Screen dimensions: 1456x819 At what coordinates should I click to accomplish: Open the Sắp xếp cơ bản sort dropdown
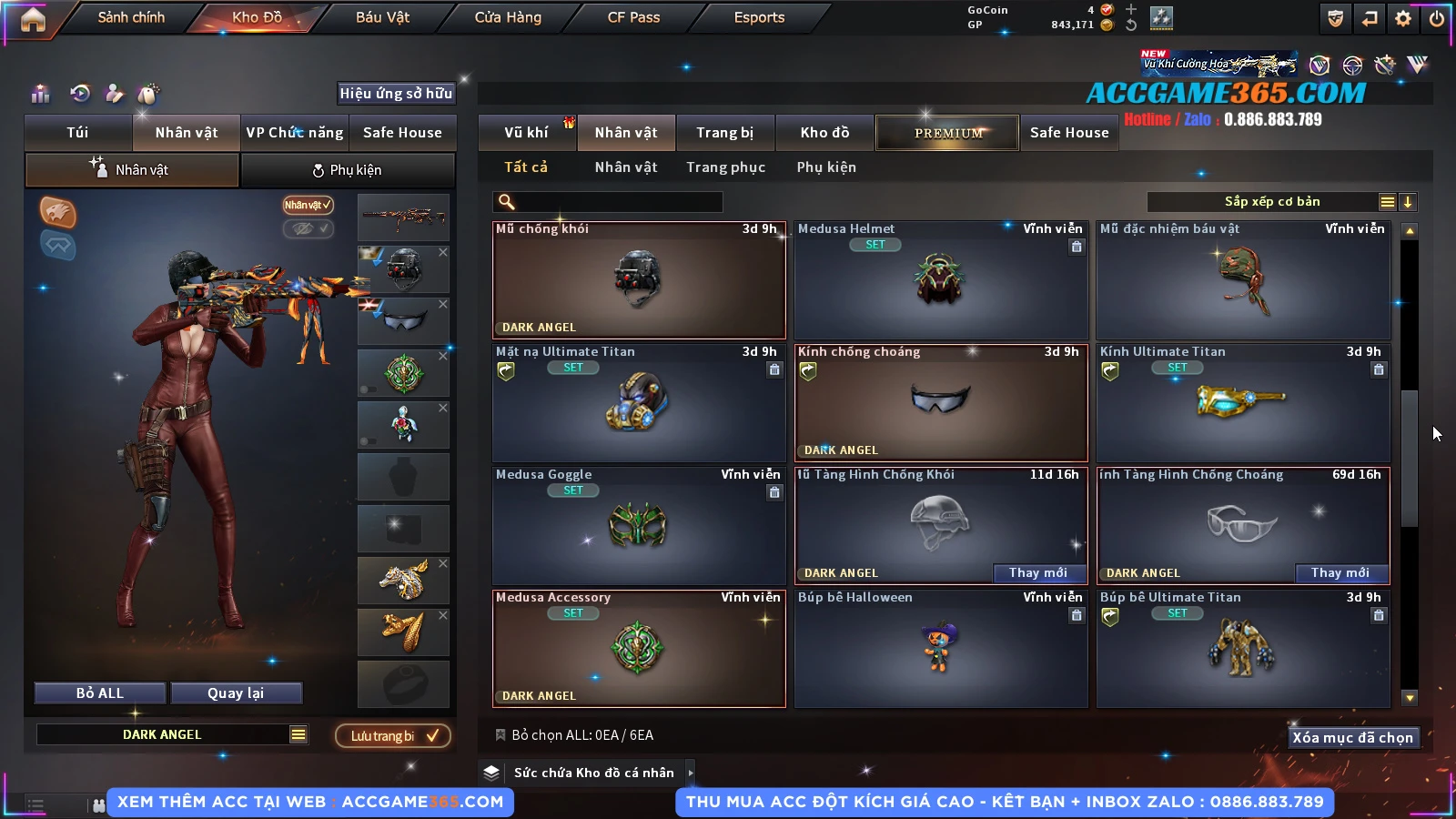(x=1270, y=202)
